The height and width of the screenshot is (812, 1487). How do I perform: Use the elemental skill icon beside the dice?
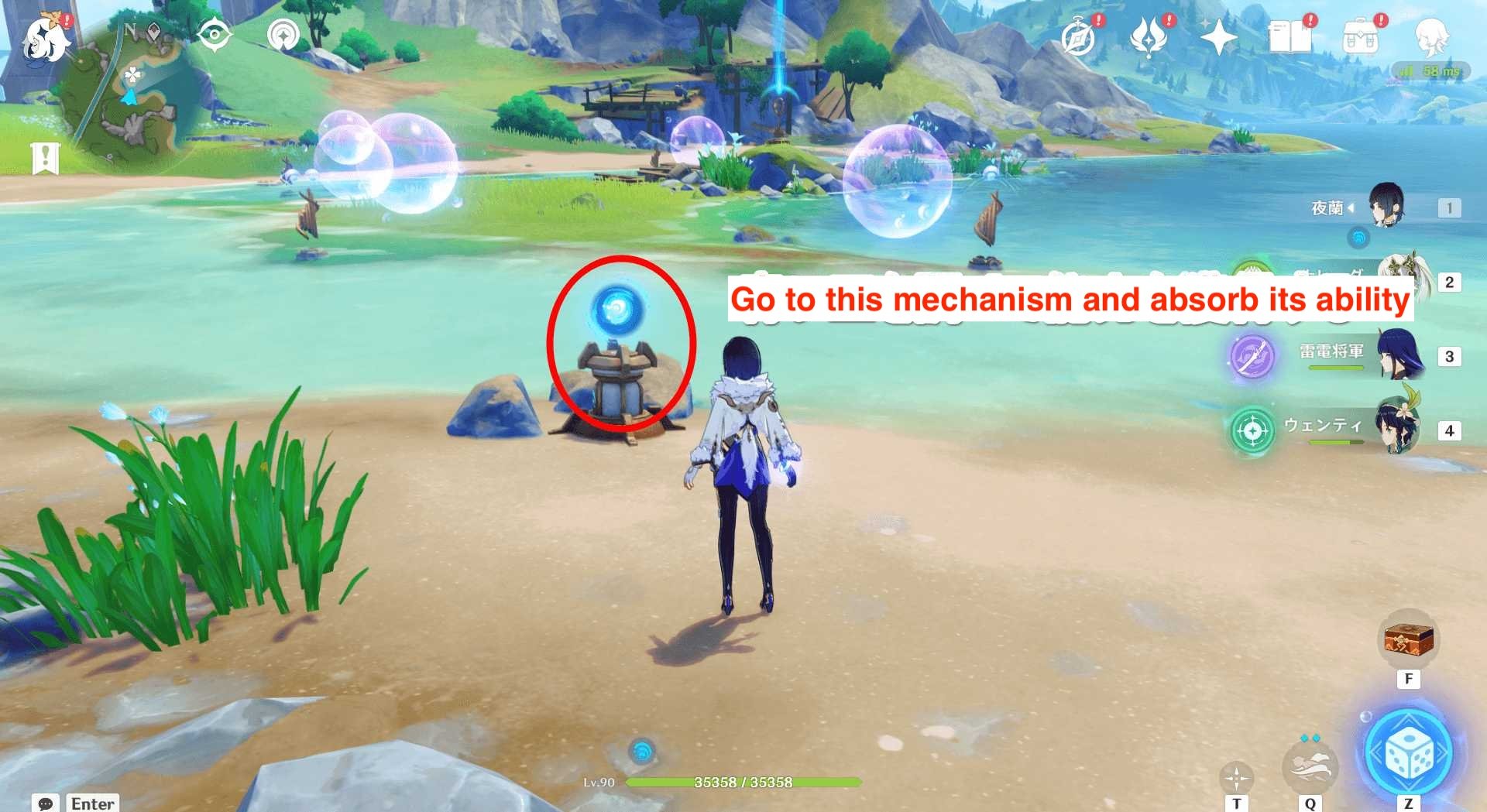pyautogui.click(x=1310, y=766)
